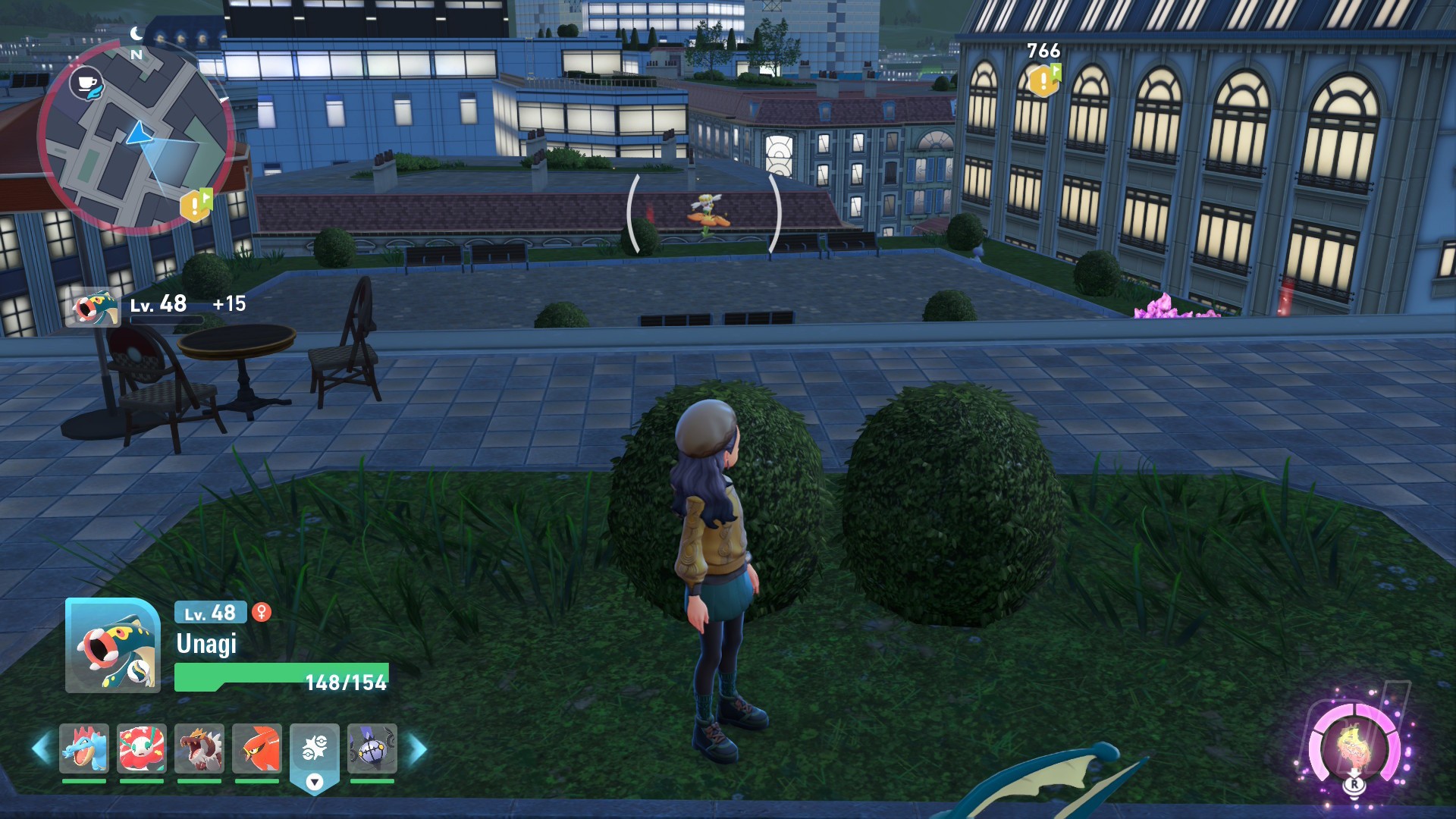
Task: Cycle party right with the blue arrow
Action: pos(418,748)
